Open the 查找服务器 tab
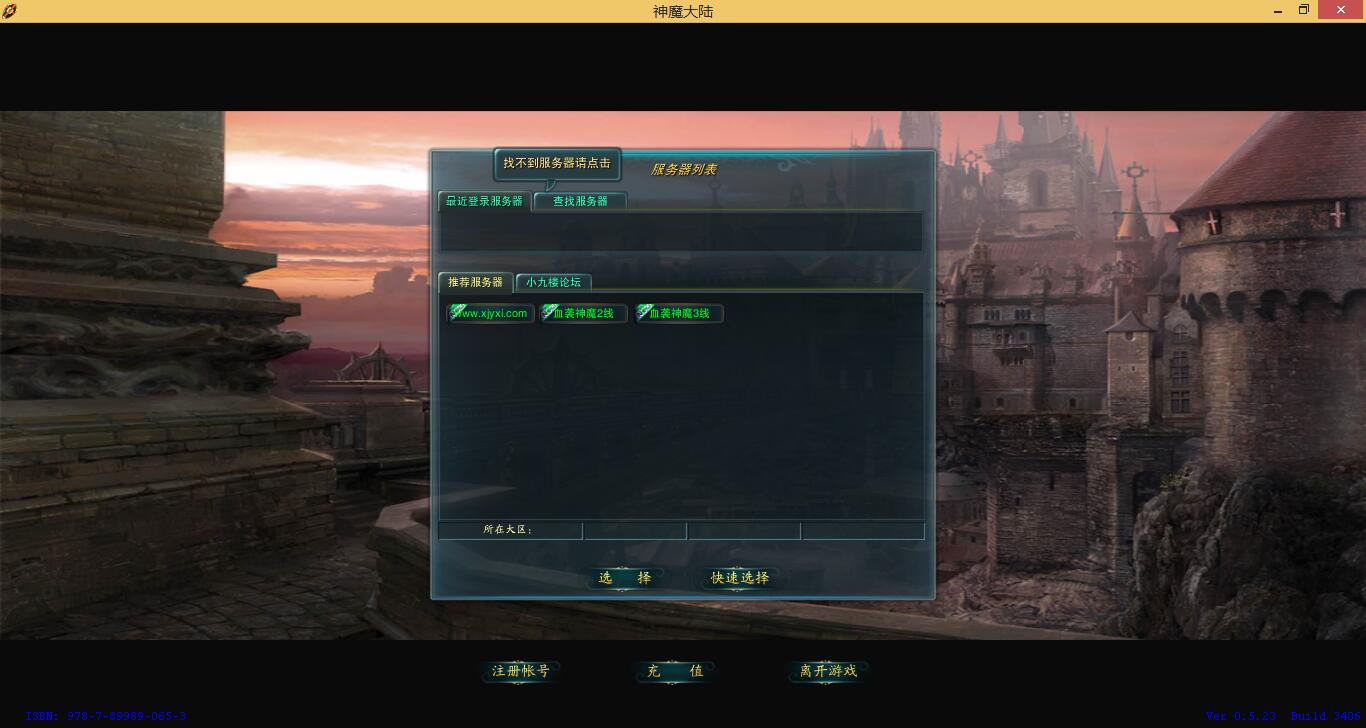This screenshot has width=1366, height=728. pyautogui.click(x=579, y=201)
